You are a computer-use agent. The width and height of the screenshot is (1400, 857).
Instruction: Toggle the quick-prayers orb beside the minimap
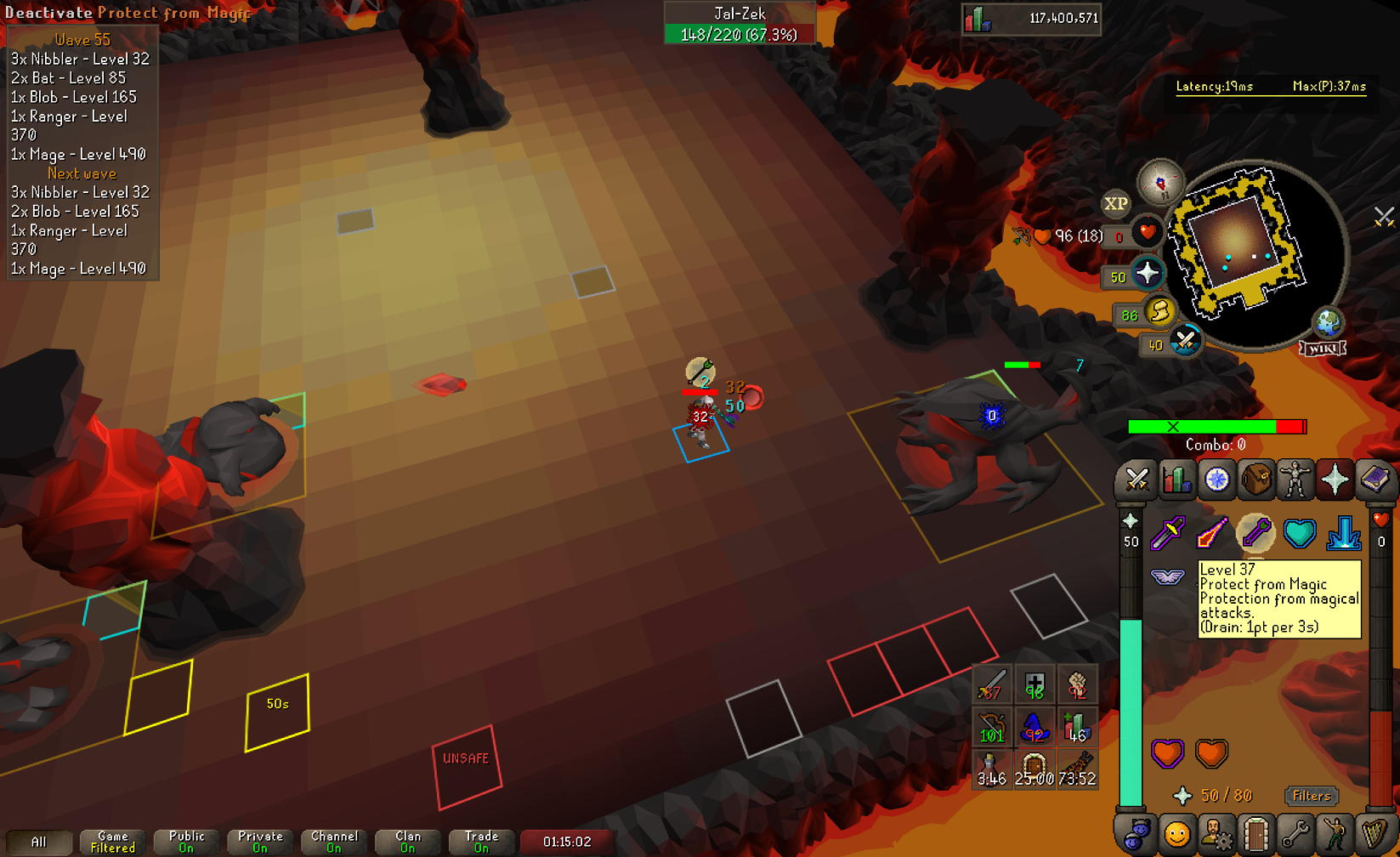click(1148, 275)
